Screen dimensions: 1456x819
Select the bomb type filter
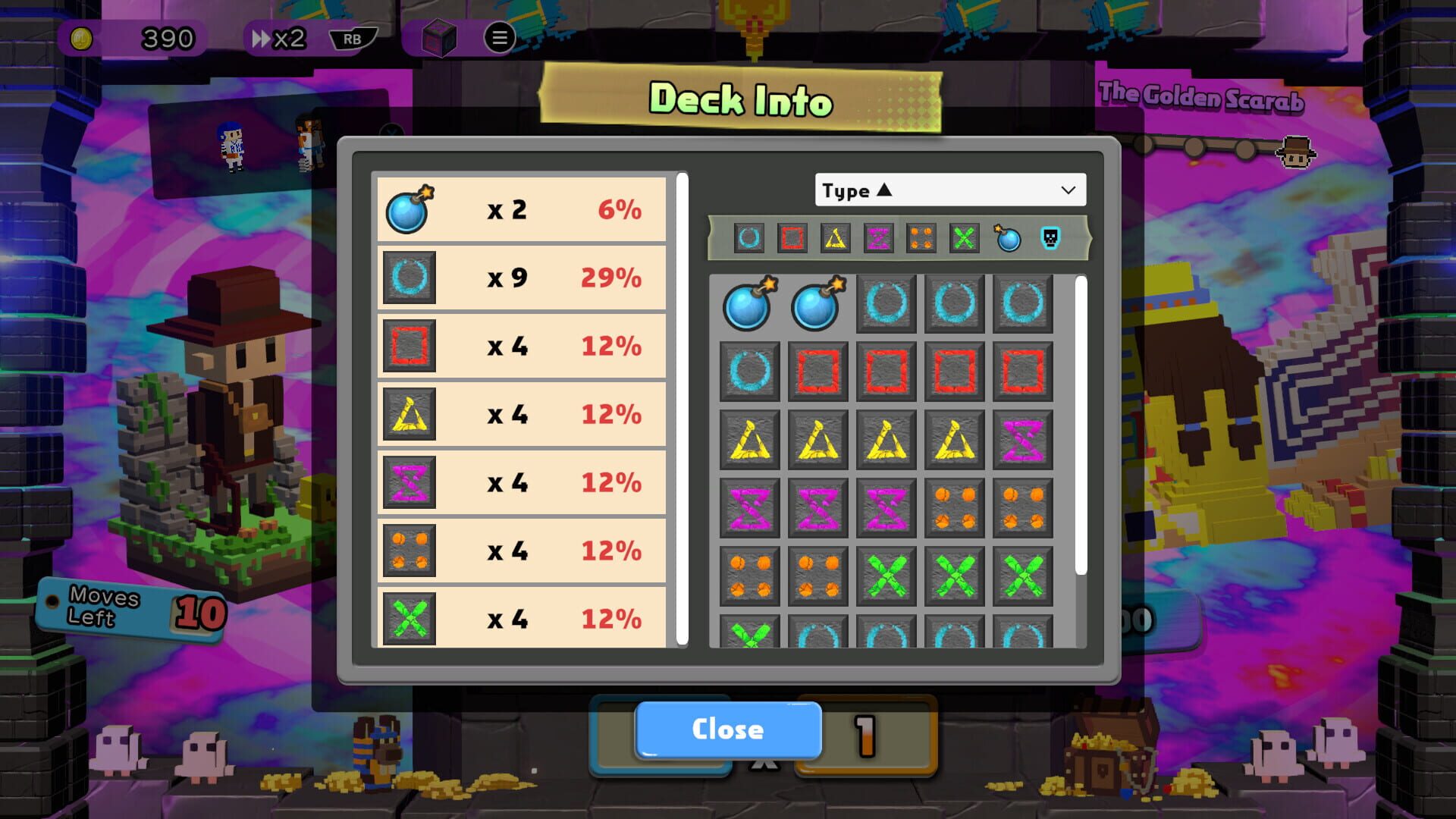(1008, 239)
